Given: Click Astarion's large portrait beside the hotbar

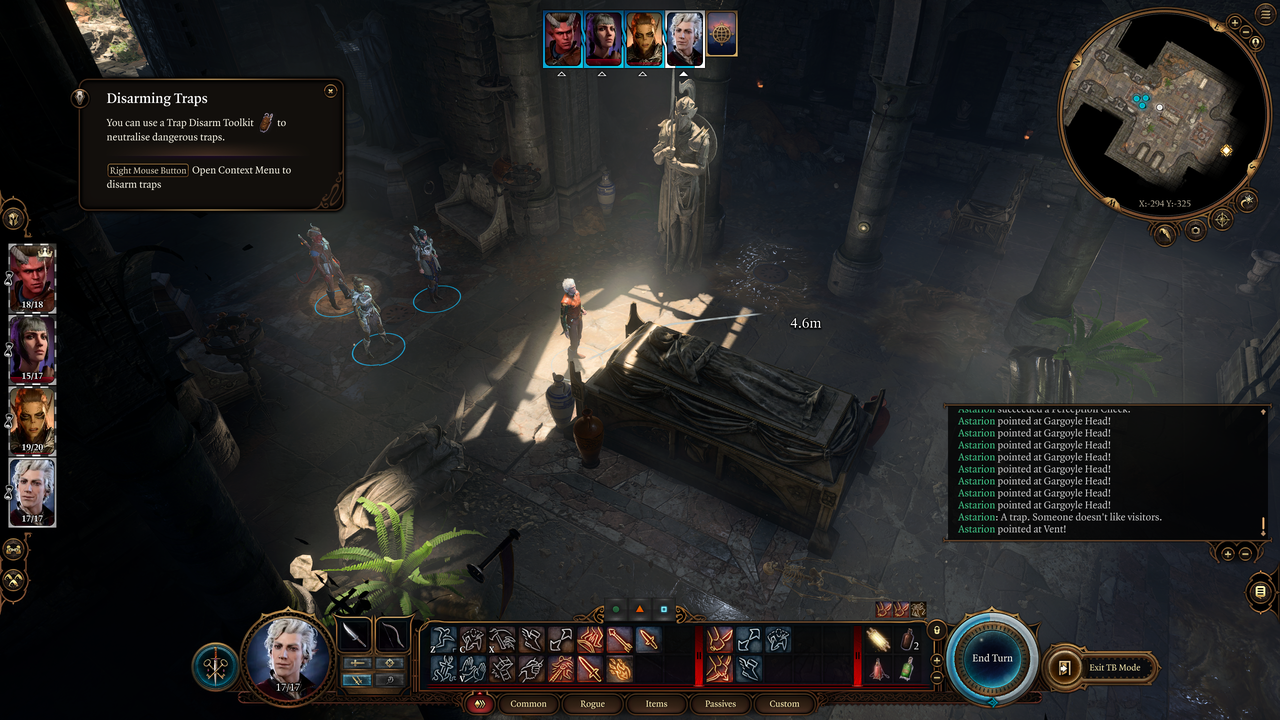Looking at the screenshot, I should [288, 652].
